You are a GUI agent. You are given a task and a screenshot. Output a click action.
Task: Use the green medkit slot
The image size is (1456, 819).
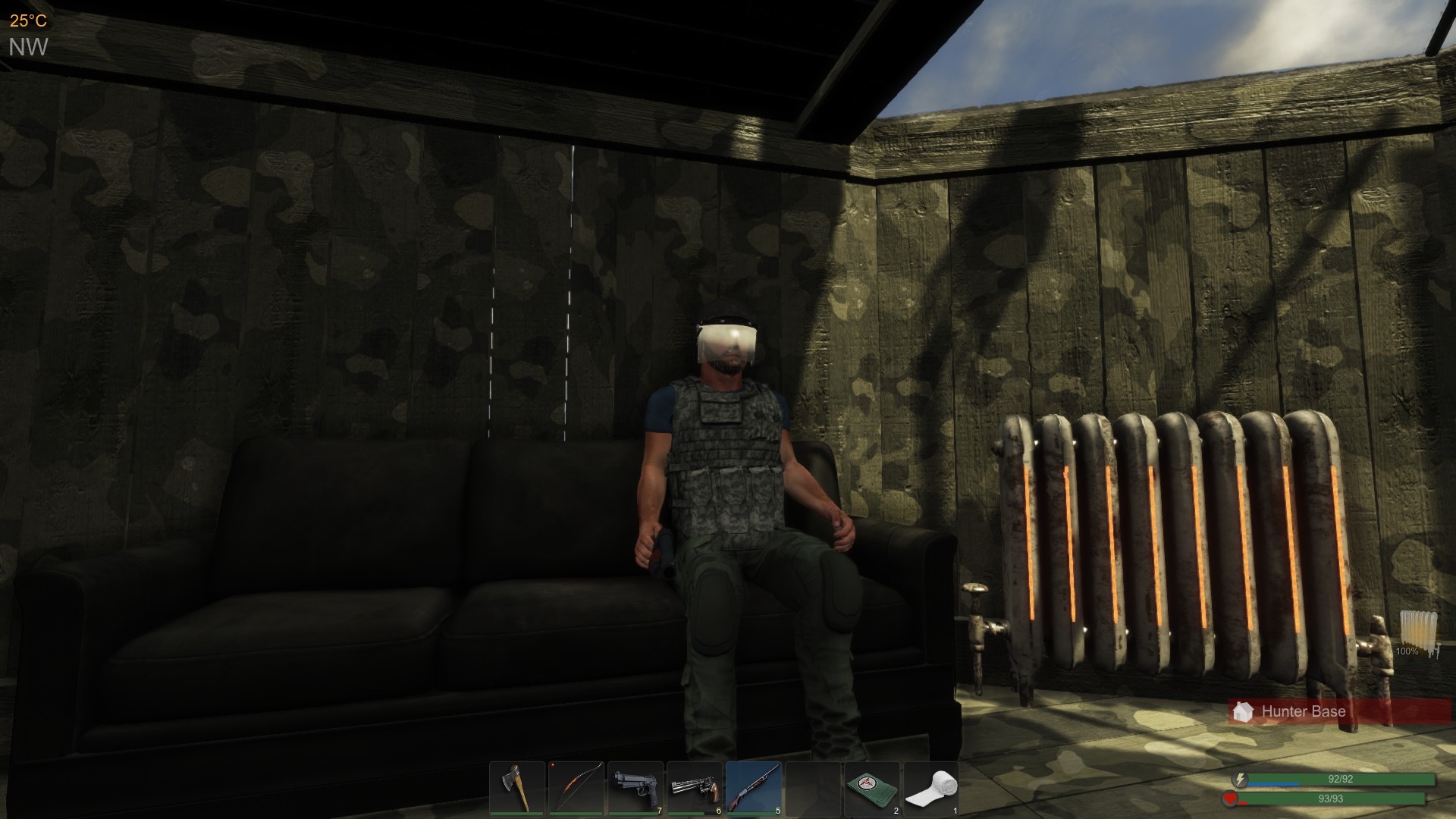[872, 789]
